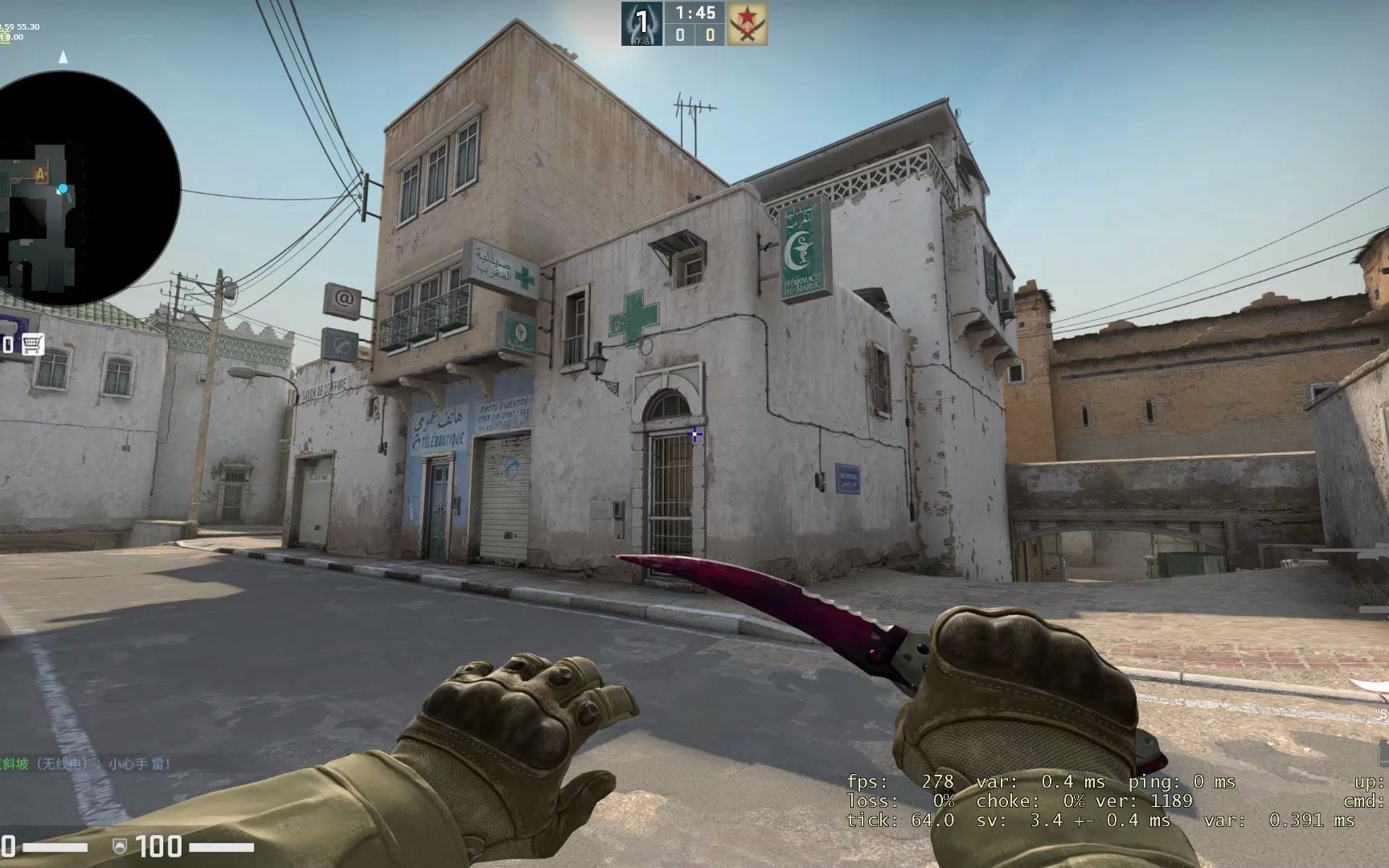Click the CT team winged eagle avatar icon
This screenshot has width=1389, height=868.
[x=641, y=23]
